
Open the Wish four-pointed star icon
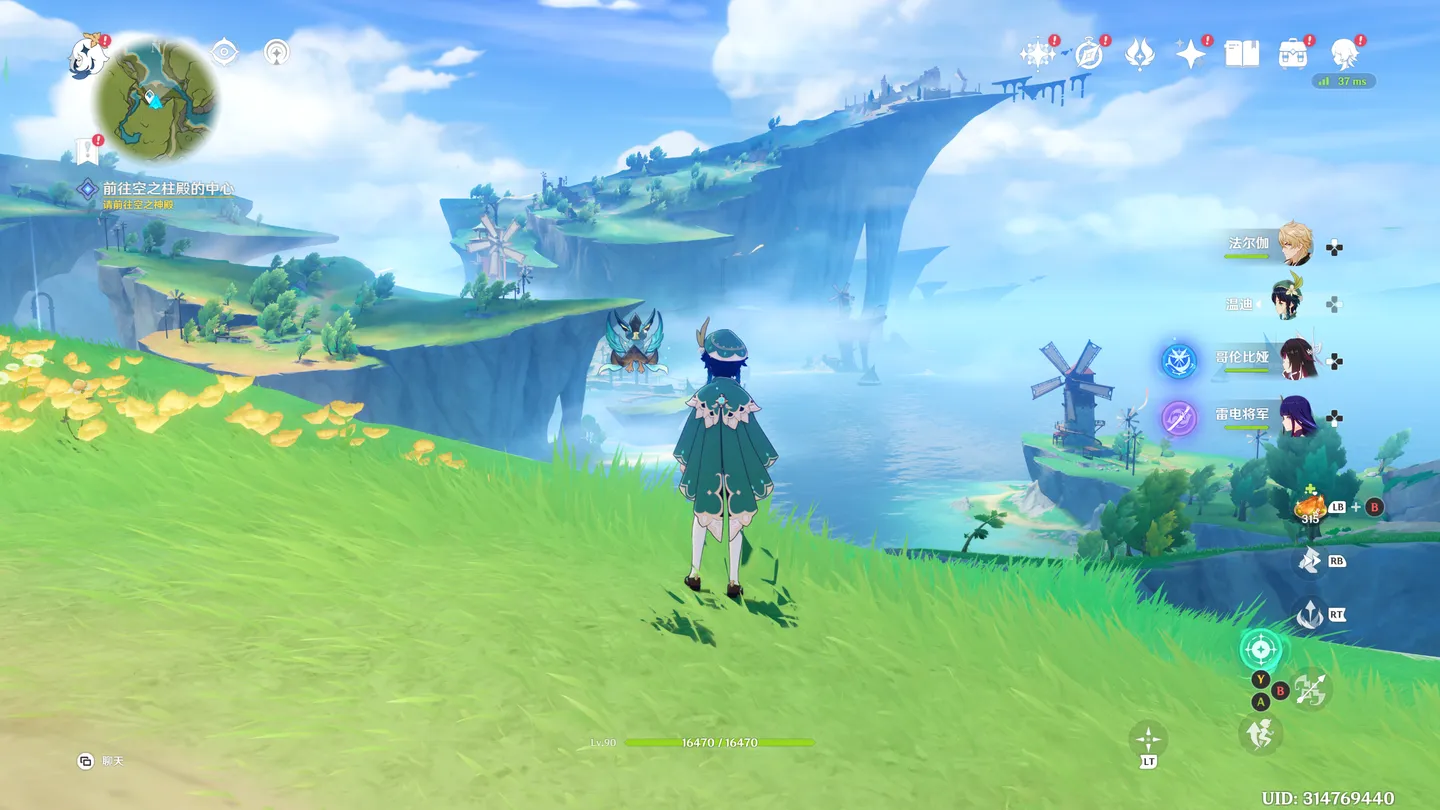(x=1190, y=54)
